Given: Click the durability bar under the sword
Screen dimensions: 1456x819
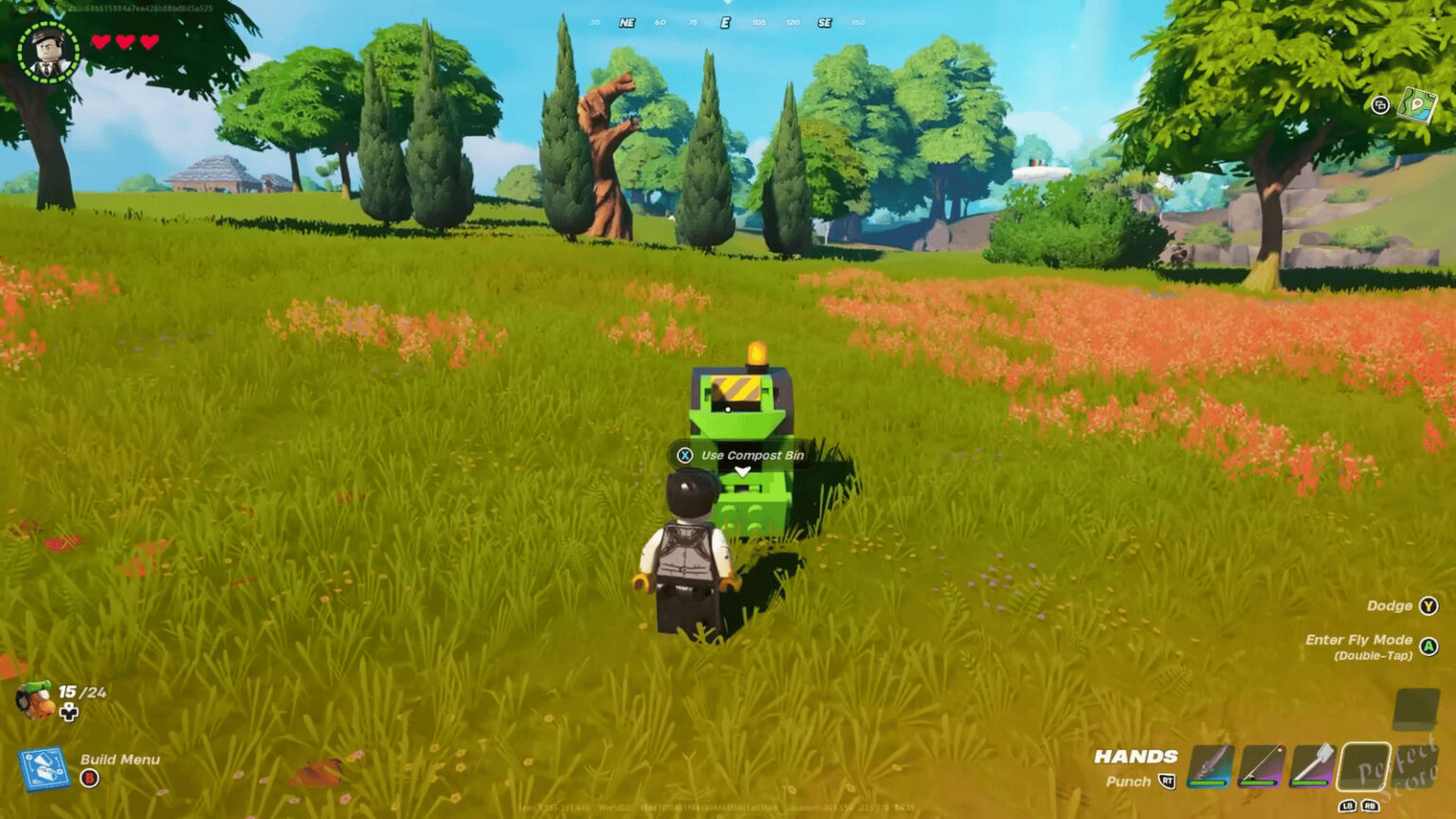Looking at the screenshot, I should pos(1208,783).
